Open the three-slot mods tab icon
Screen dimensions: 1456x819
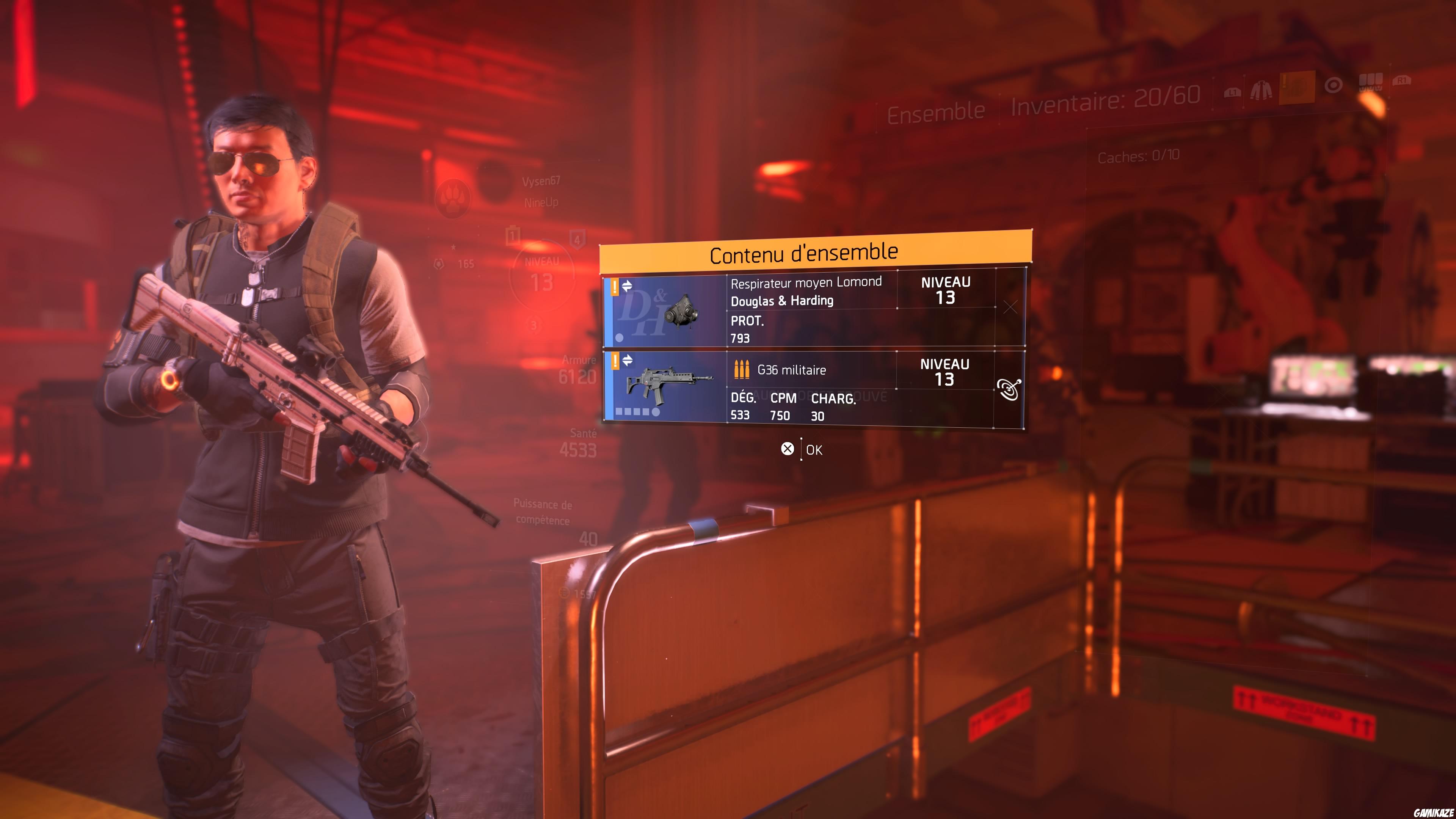click(1371, 84)
